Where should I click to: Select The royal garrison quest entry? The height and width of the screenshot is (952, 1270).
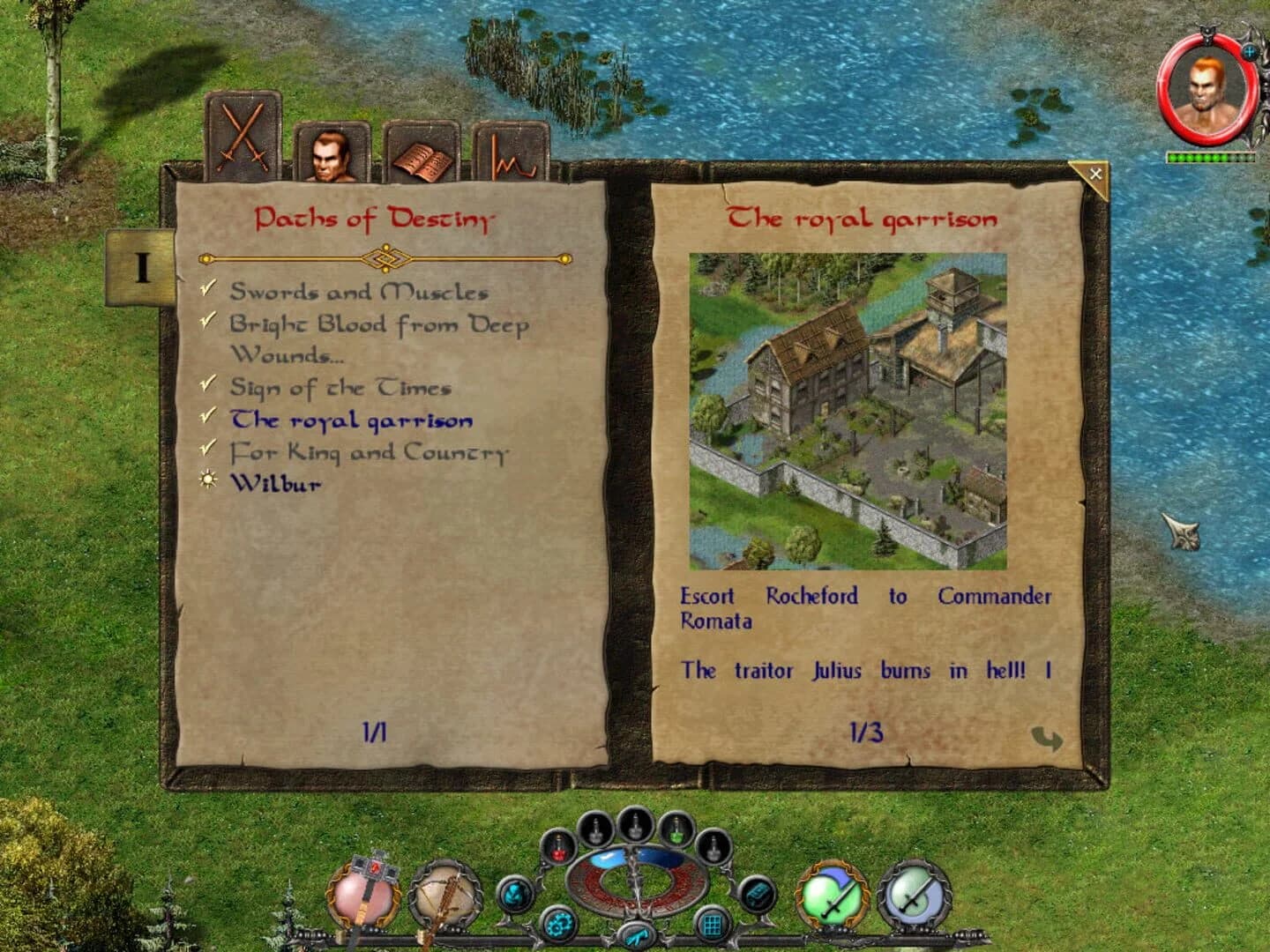[x=350, y=420]
